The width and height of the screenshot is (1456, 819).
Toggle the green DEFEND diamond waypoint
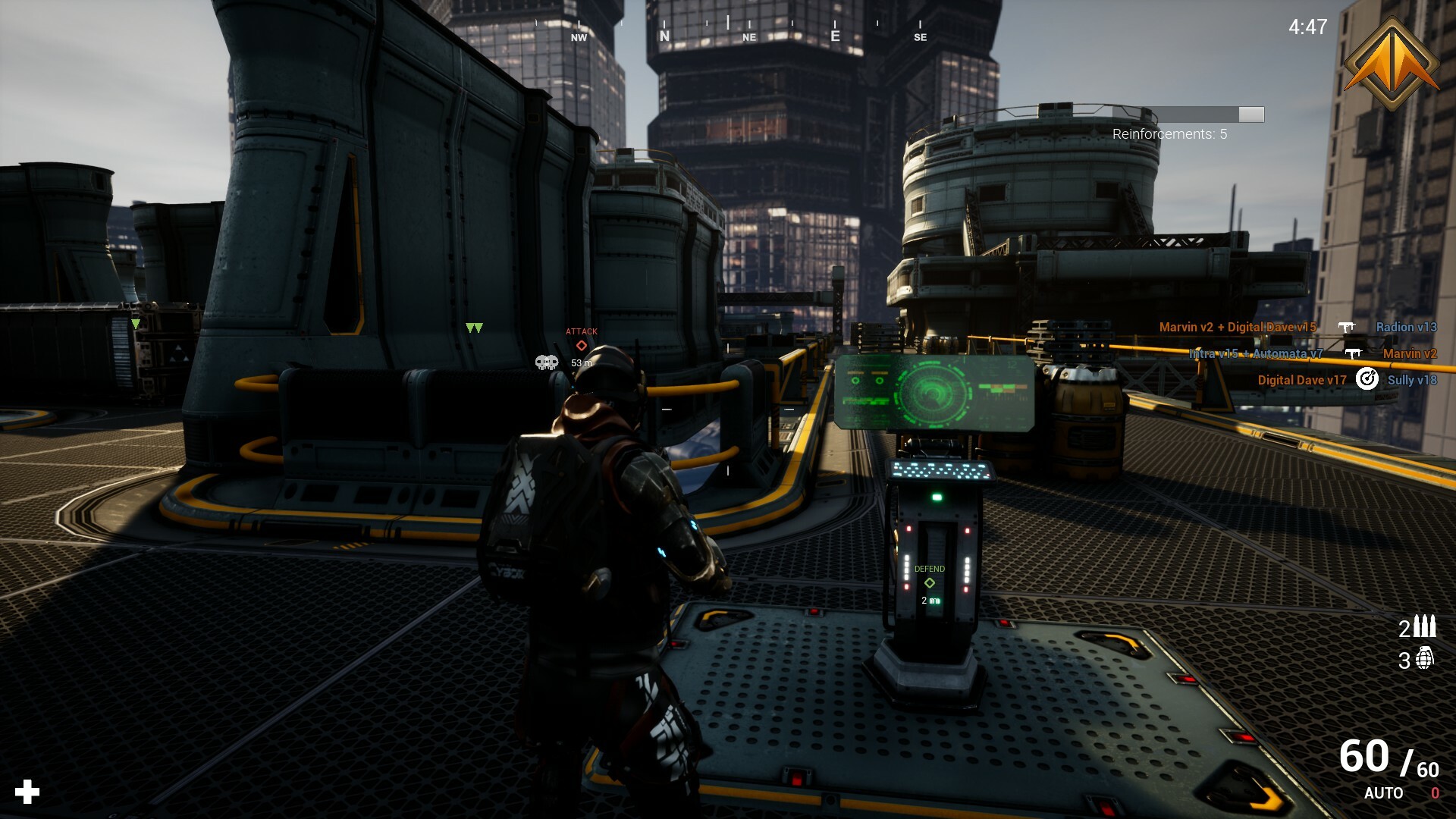pyautogui.click(x=929, y=583)
